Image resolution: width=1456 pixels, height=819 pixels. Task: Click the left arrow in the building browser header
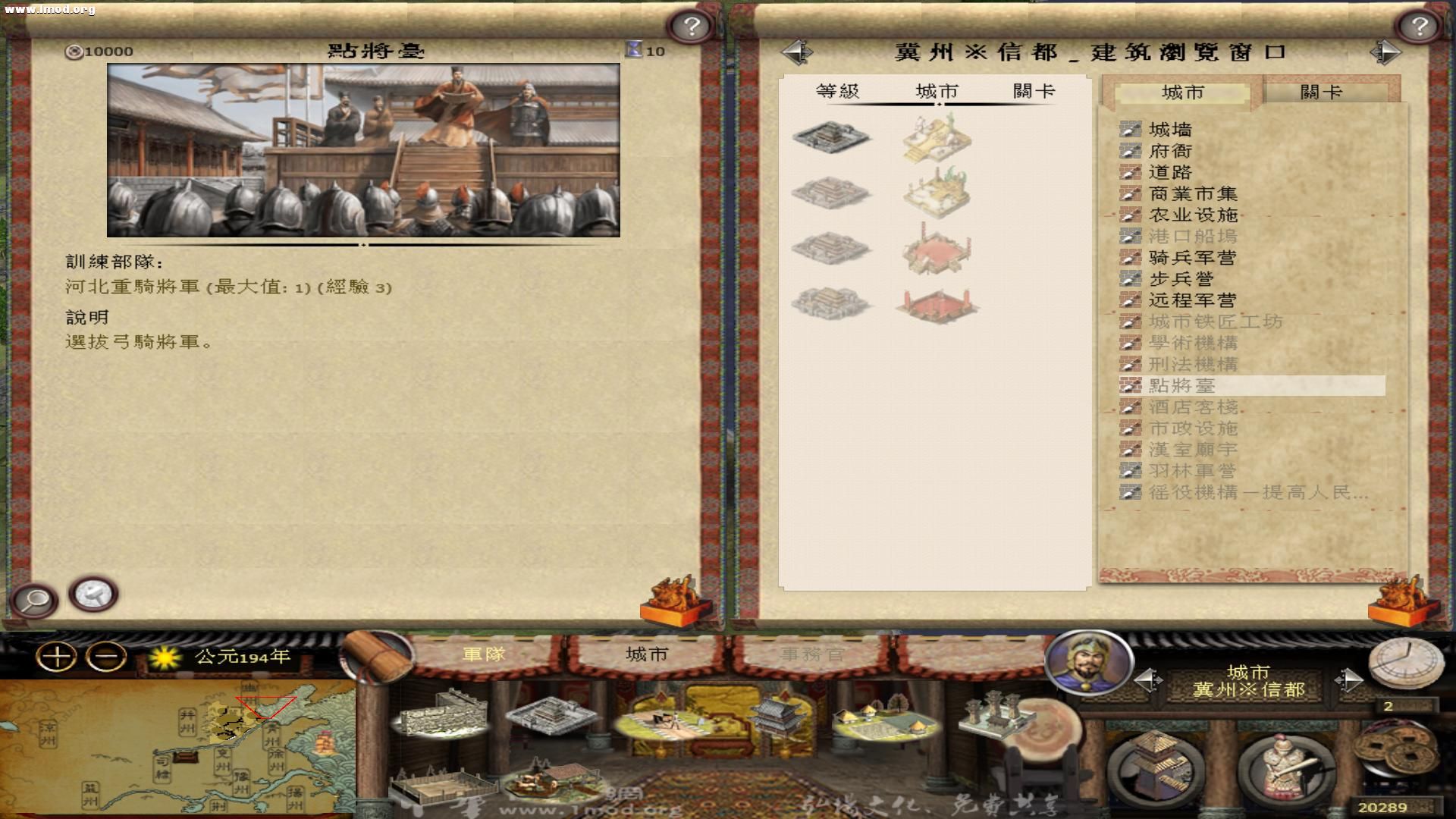(796, 51)
